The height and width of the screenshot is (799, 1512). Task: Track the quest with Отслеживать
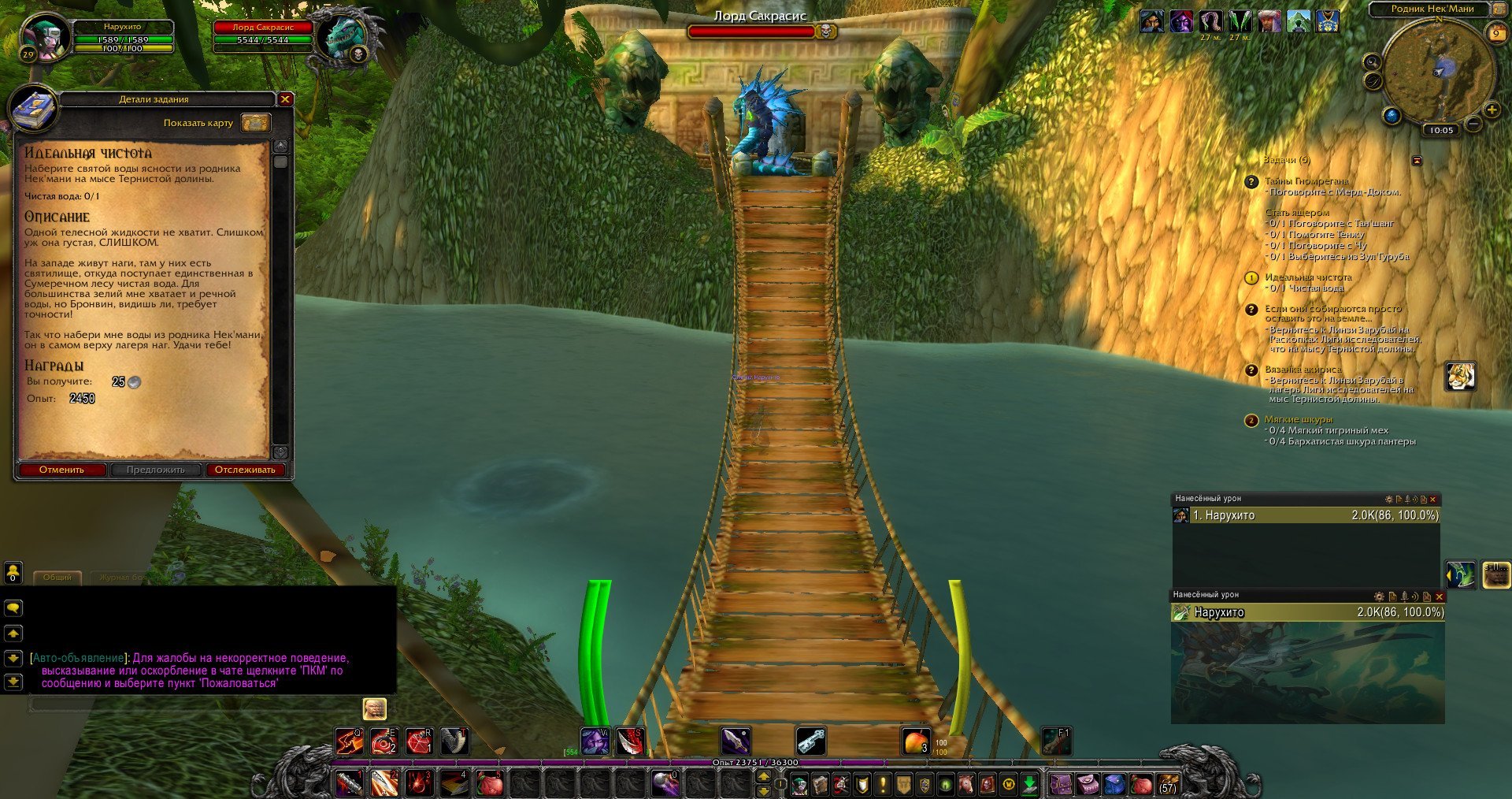coord(245,470)
